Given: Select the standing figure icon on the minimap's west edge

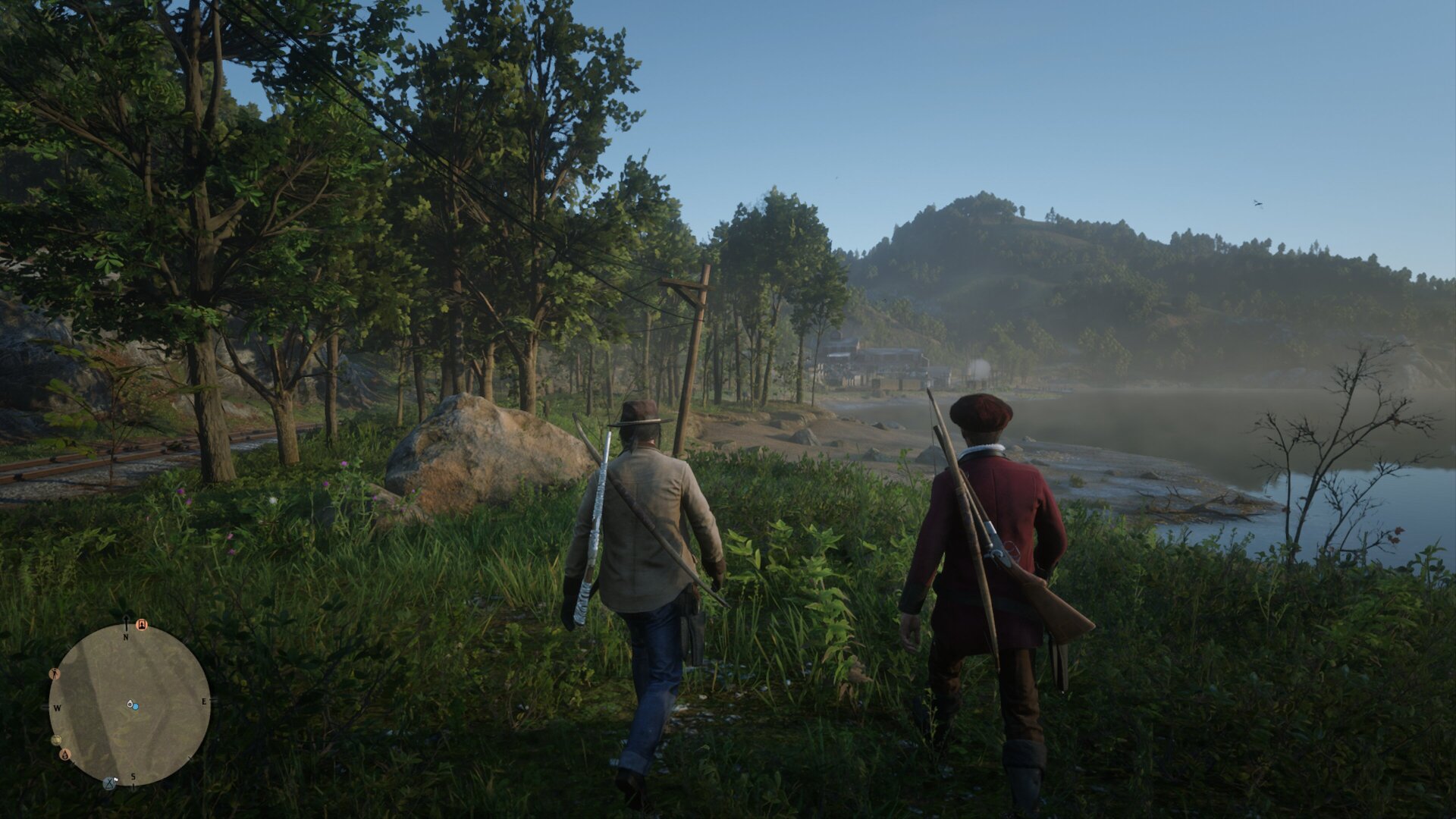Looking at the screenshot, I should [55, 673].
